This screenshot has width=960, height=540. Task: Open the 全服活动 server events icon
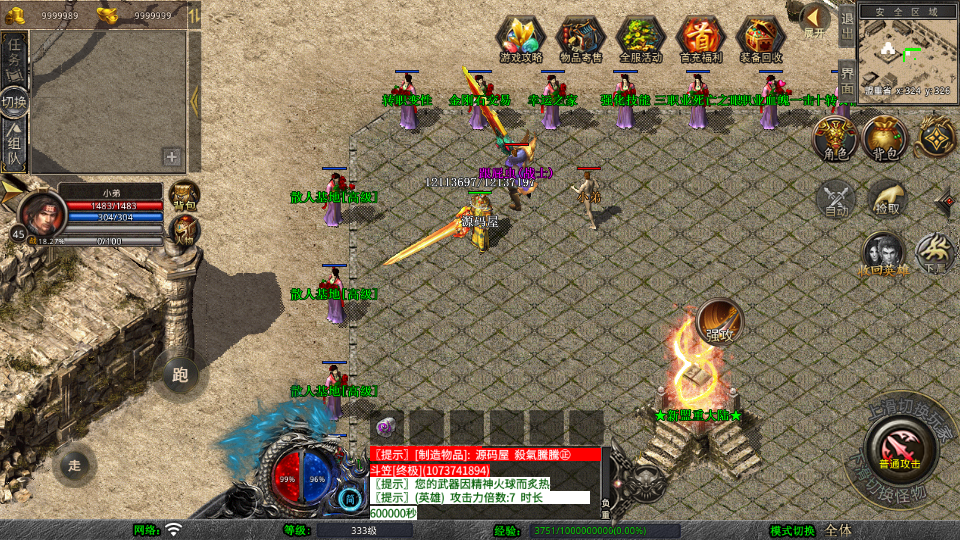tap(641, 38)
